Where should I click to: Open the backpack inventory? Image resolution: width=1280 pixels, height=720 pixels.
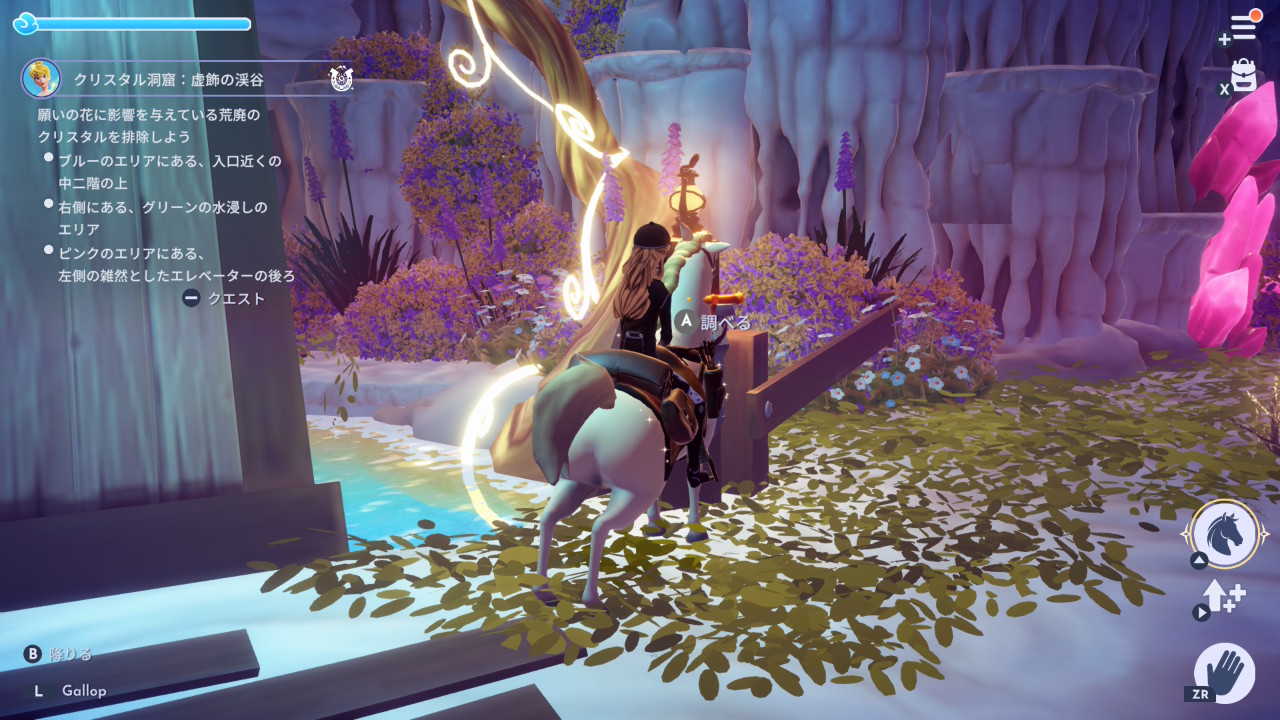1243,77
